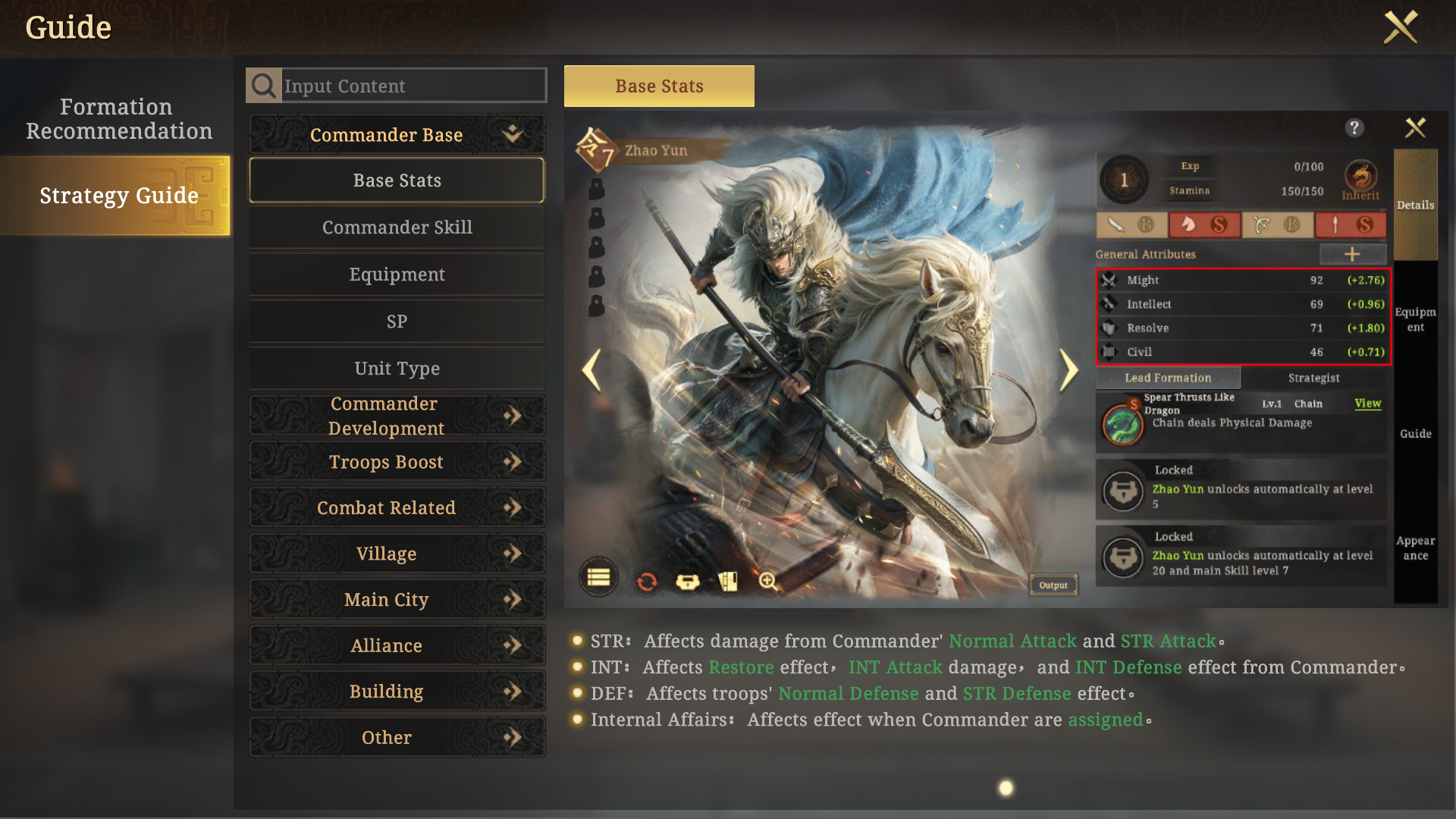Click the gold Base Stats header tab
The image size is (1456, 819).
[659, 86]
